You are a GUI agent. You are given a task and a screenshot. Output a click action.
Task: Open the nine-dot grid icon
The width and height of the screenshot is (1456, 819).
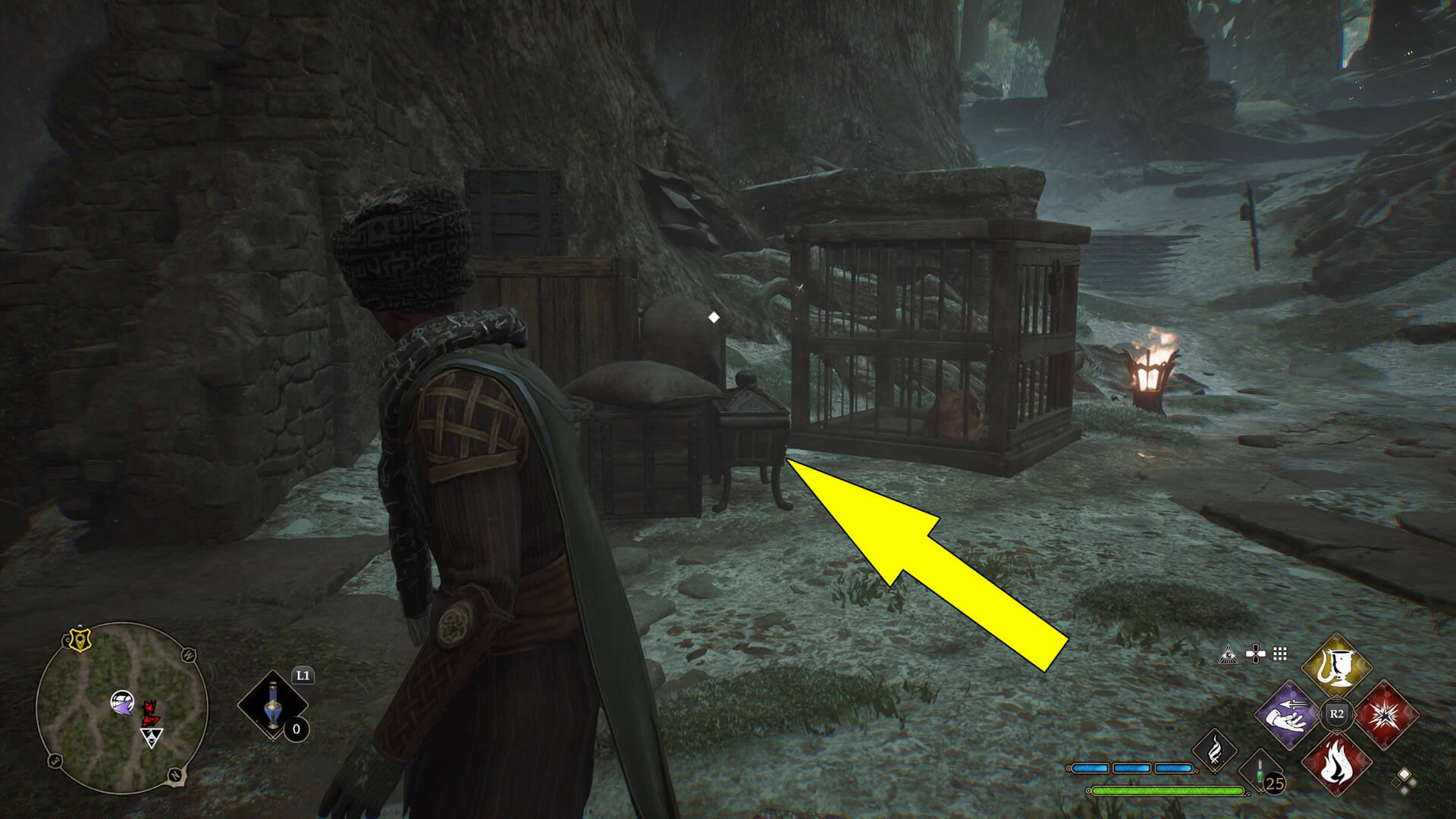(x=1281, y=654)
